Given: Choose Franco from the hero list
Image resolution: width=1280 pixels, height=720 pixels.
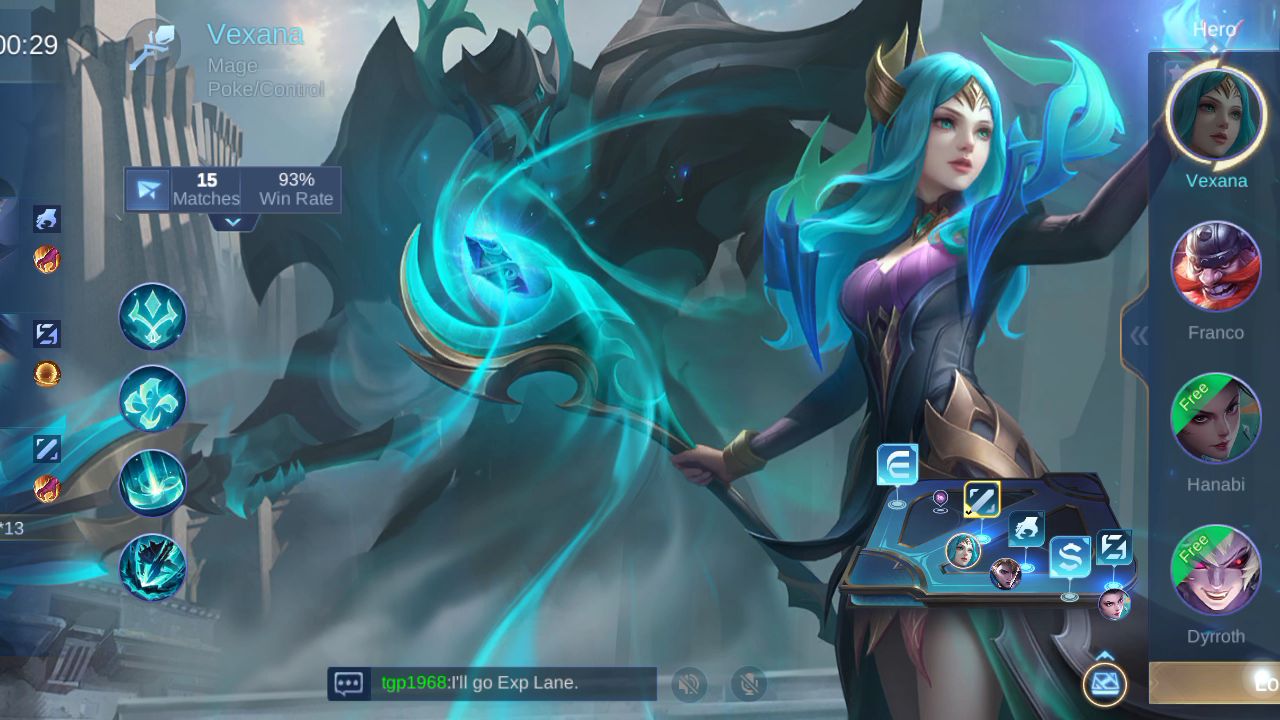Looking at the screenshot, I should [x=1215, y=267].
